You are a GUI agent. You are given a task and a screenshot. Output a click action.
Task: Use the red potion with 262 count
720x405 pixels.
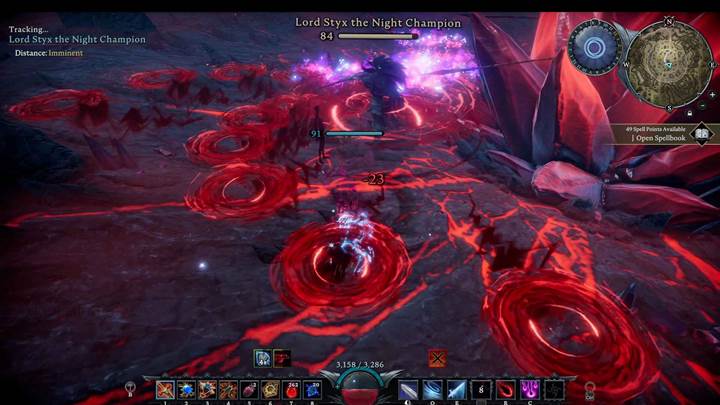[292, 390]
